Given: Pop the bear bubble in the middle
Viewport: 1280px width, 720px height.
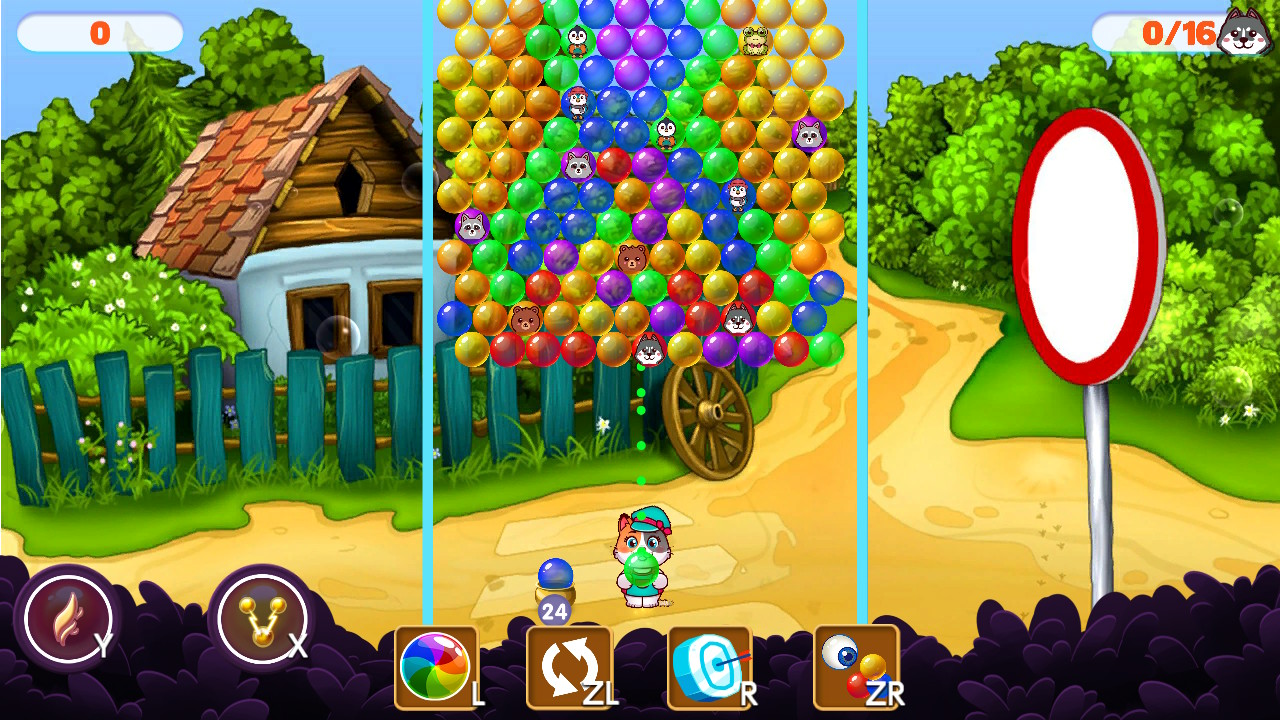Looking at the screenshot, I should 633,256.
